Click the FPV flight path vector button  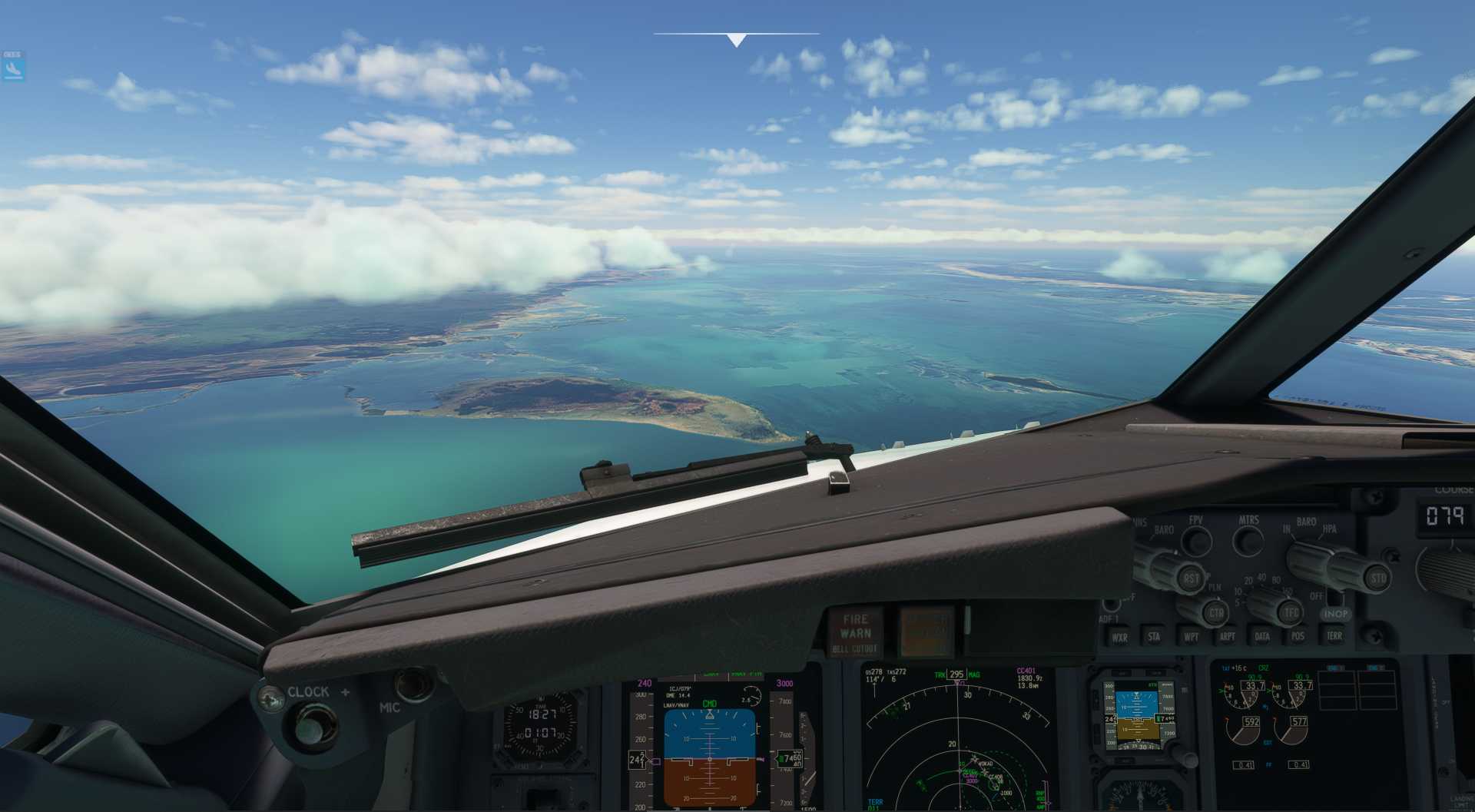[1196, 541]
